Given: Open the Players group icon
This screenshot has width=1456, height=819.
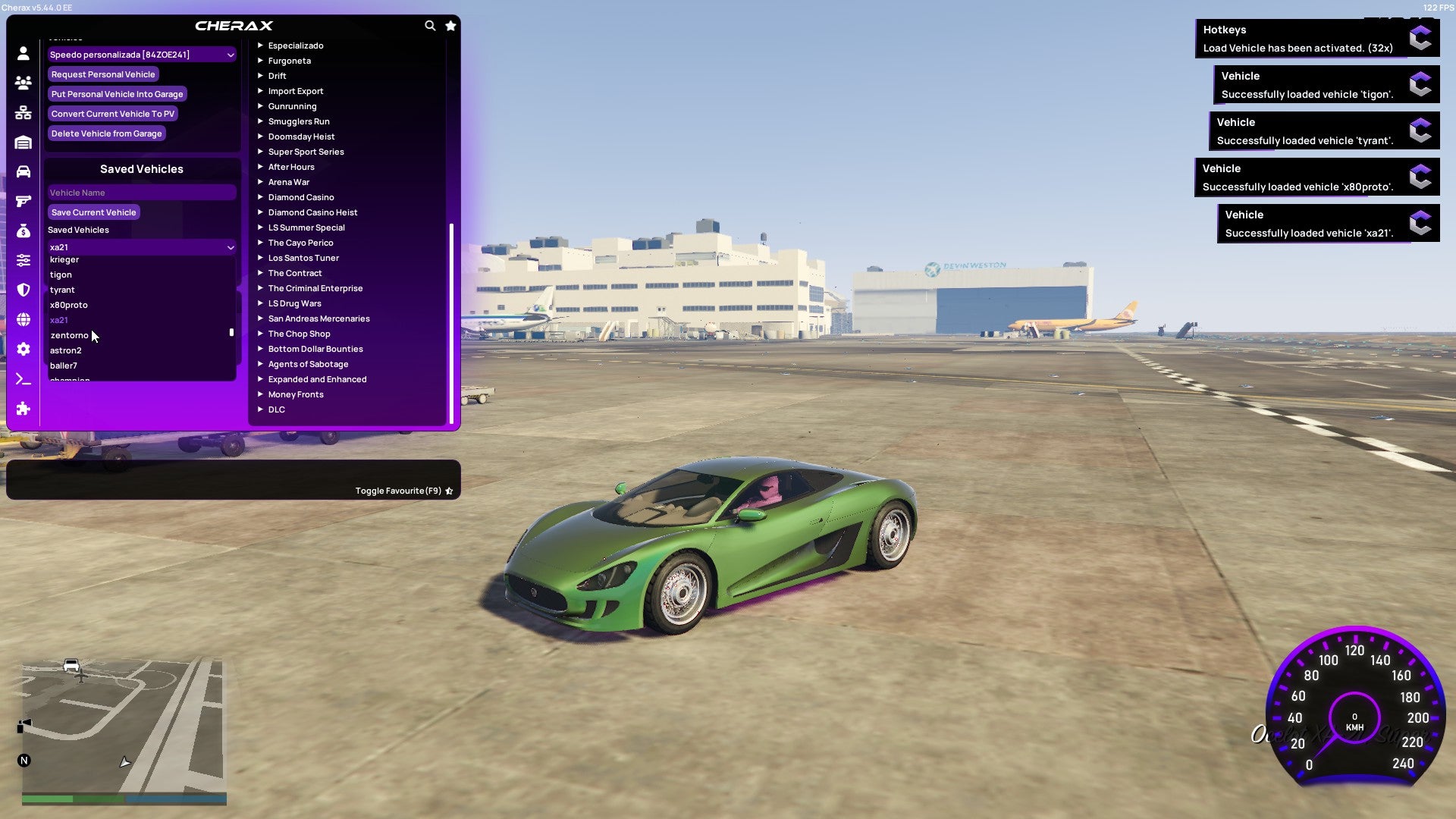Looking at the screenshot, I should [23, 82].
